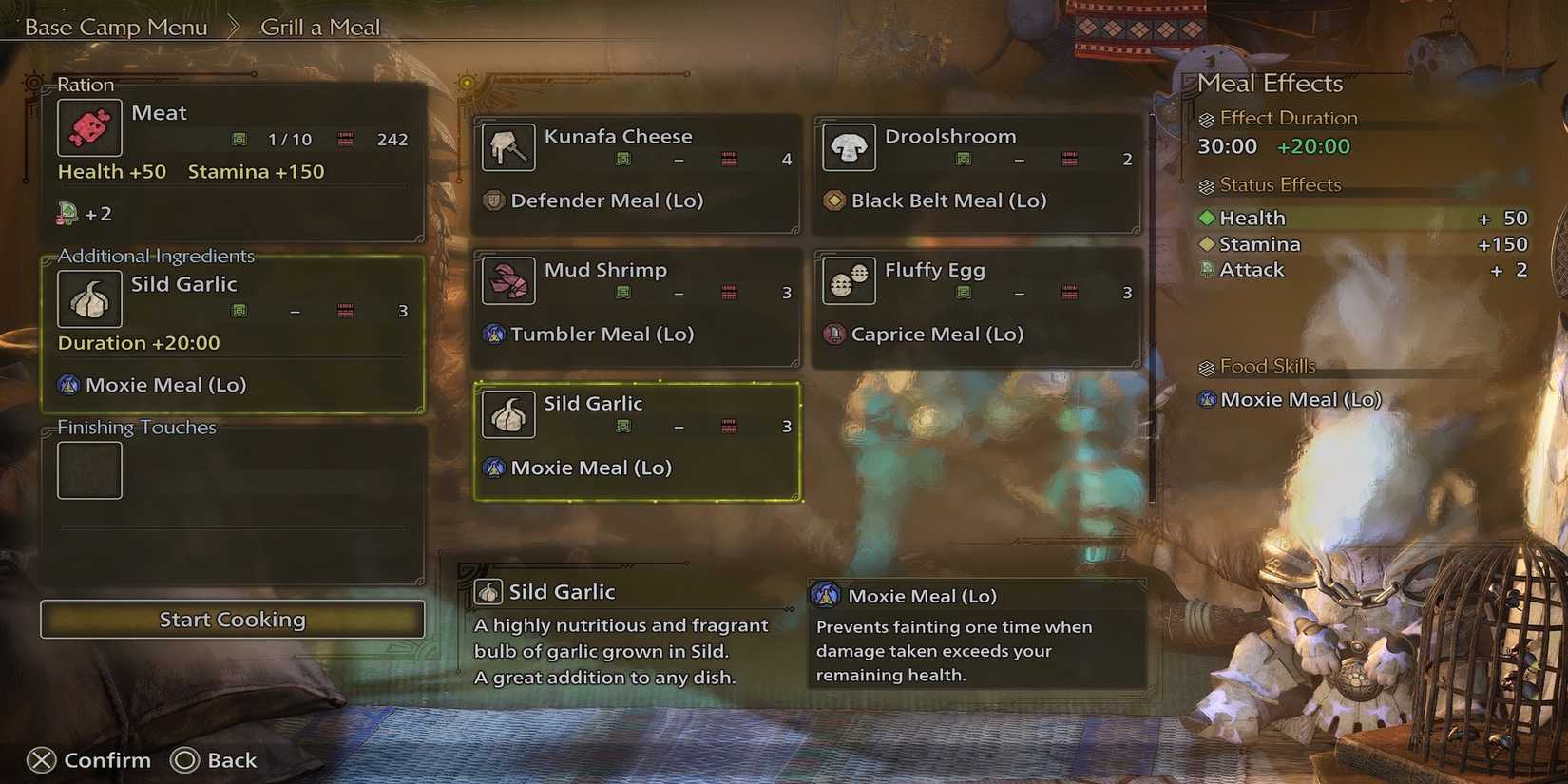
Task: Click the Effect Duration hourglass icon
Action: pyautogui.click(x=1207, y=118)
